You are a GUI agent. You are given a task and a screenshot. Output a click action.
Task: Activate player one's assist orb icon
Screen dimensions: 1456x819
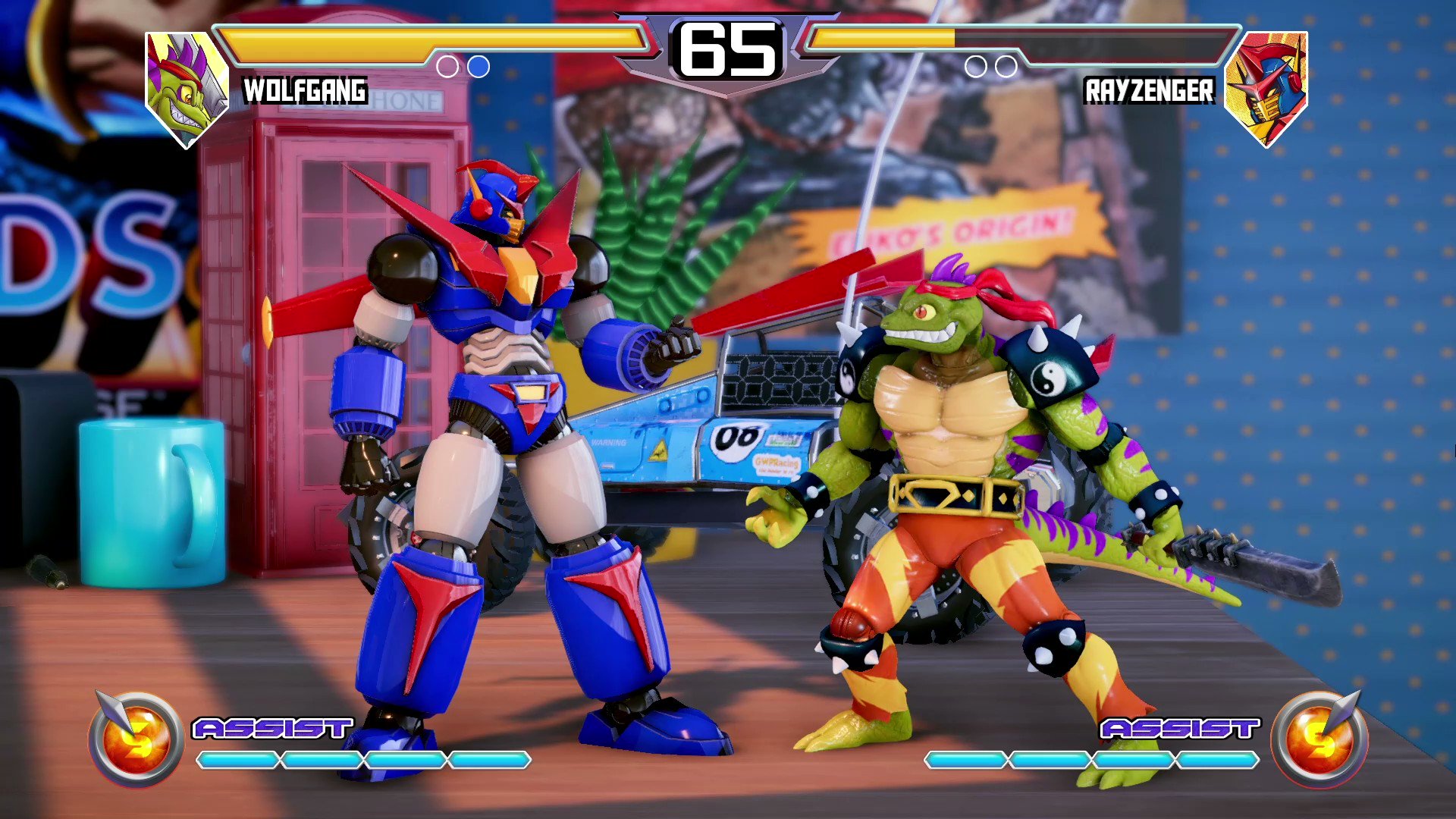136,739
